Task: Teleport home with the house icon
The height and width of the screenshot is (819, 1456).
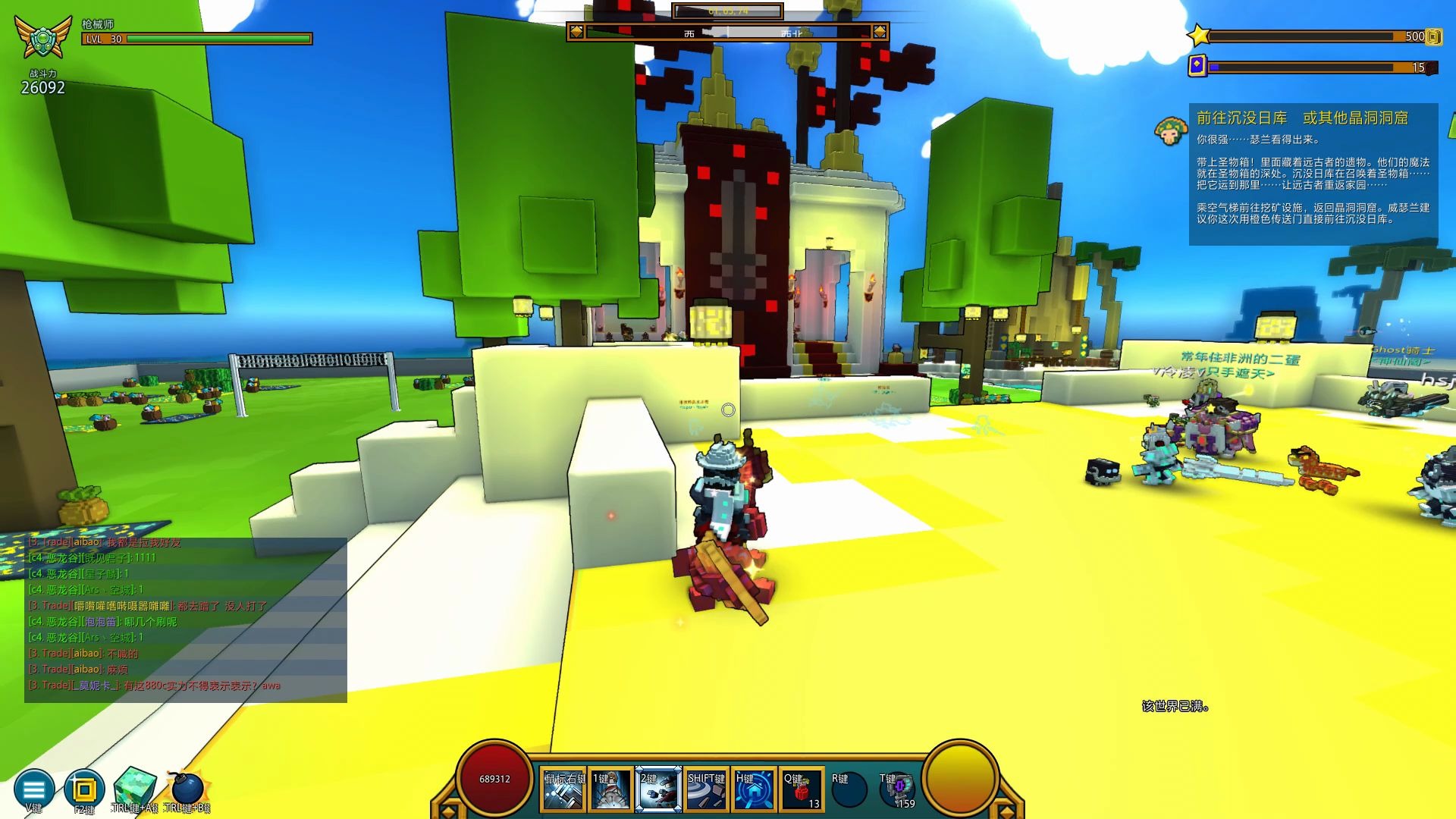Action: tap(754, 789)
